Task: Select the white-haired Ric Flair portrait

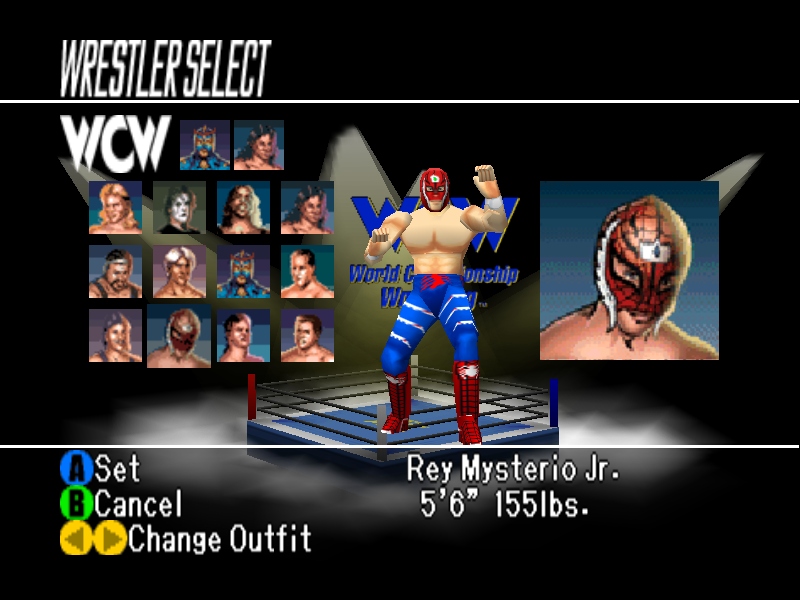Action: point(180,272)
